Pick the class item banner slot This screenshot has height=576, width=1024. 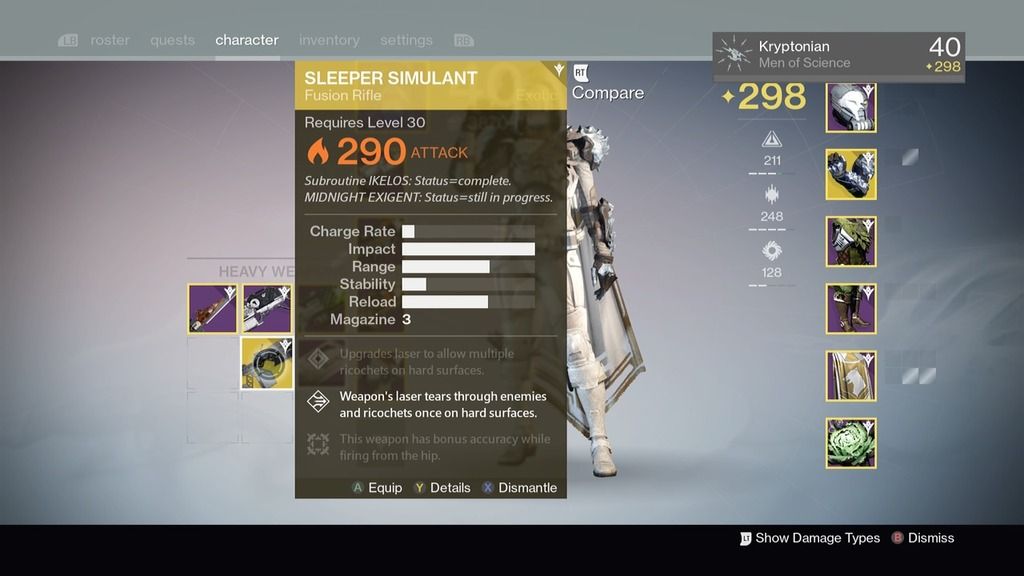pos(851,375)
